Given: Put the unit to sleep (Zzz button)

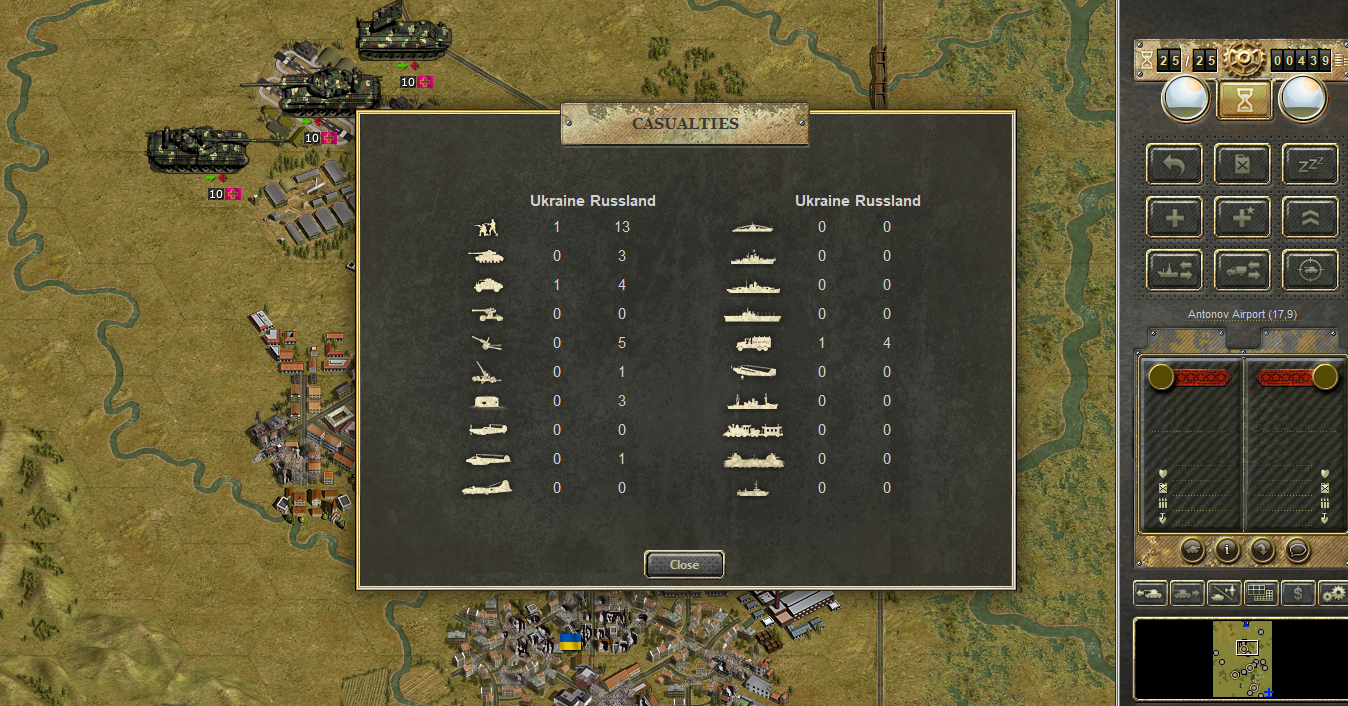Looking at the screenshot, I should [x=1310, y=165].
